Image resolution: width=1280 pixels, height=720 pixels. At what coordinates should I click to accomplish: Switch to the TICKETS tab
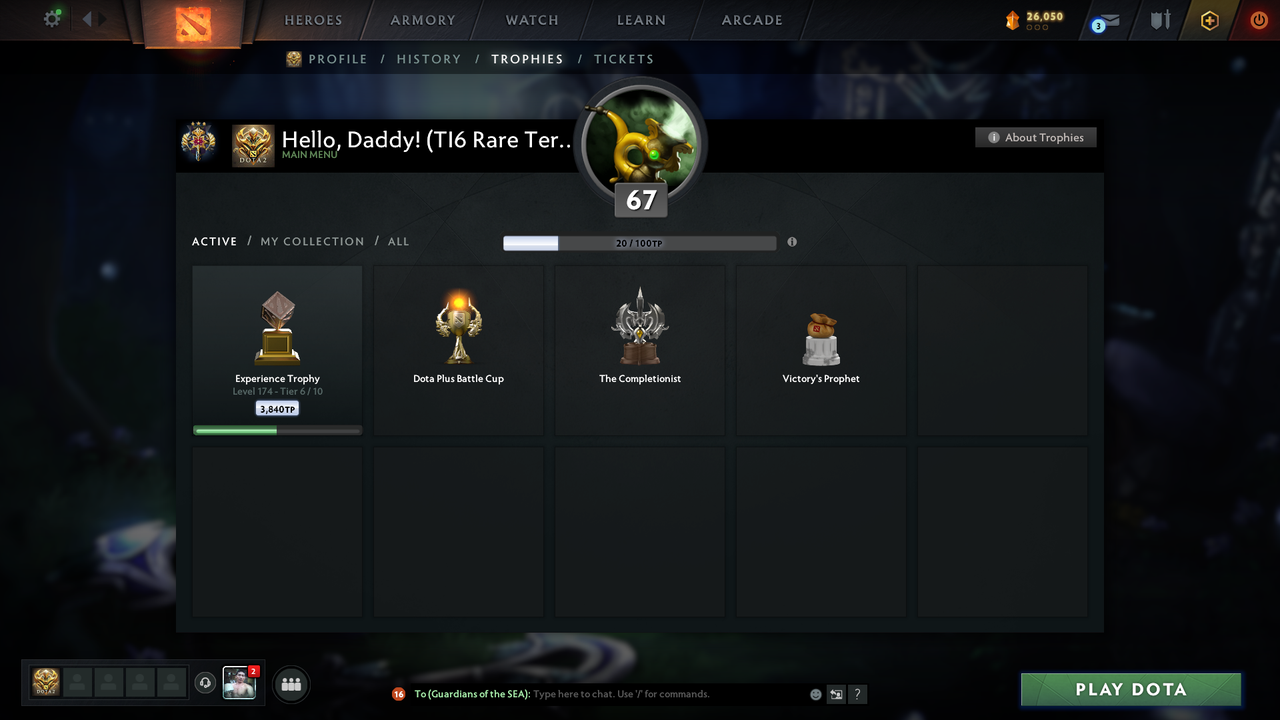click(x=624, y=59)
